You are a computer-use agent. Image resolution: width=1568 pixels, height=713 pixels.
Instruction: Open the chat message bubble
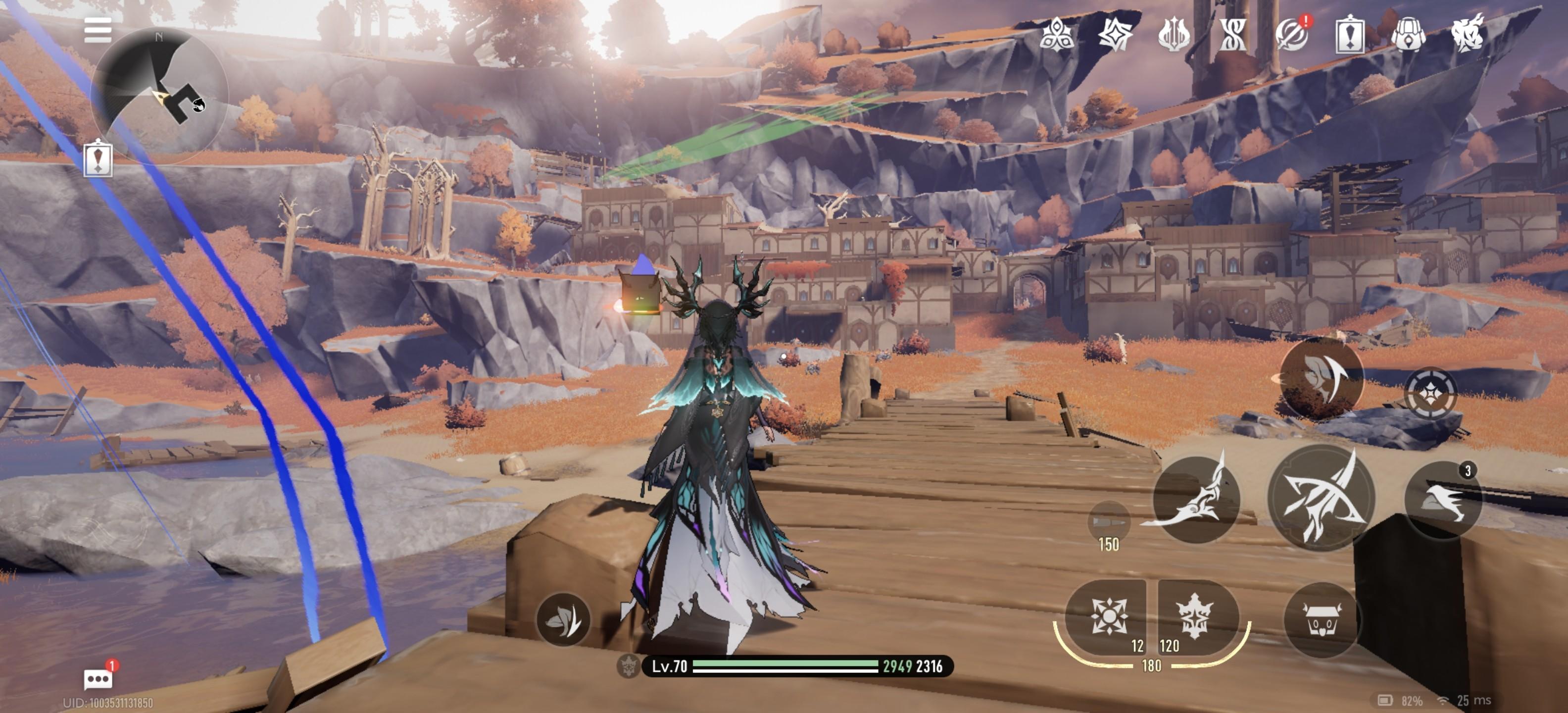point(98,678)
